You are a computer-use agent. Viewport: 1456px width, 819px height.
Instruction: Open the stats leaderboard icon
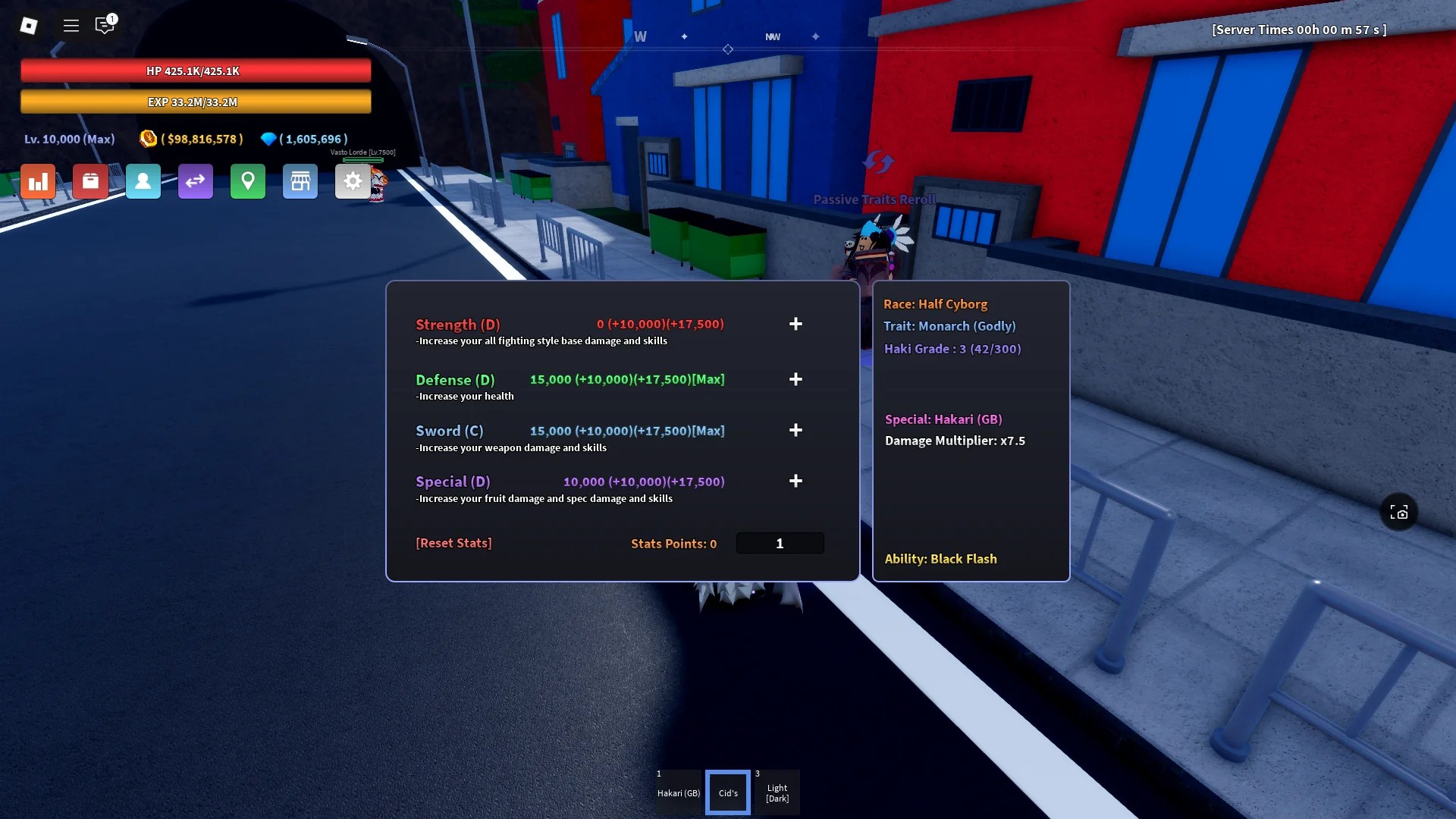pyautogui.click(x=38, y=181)
